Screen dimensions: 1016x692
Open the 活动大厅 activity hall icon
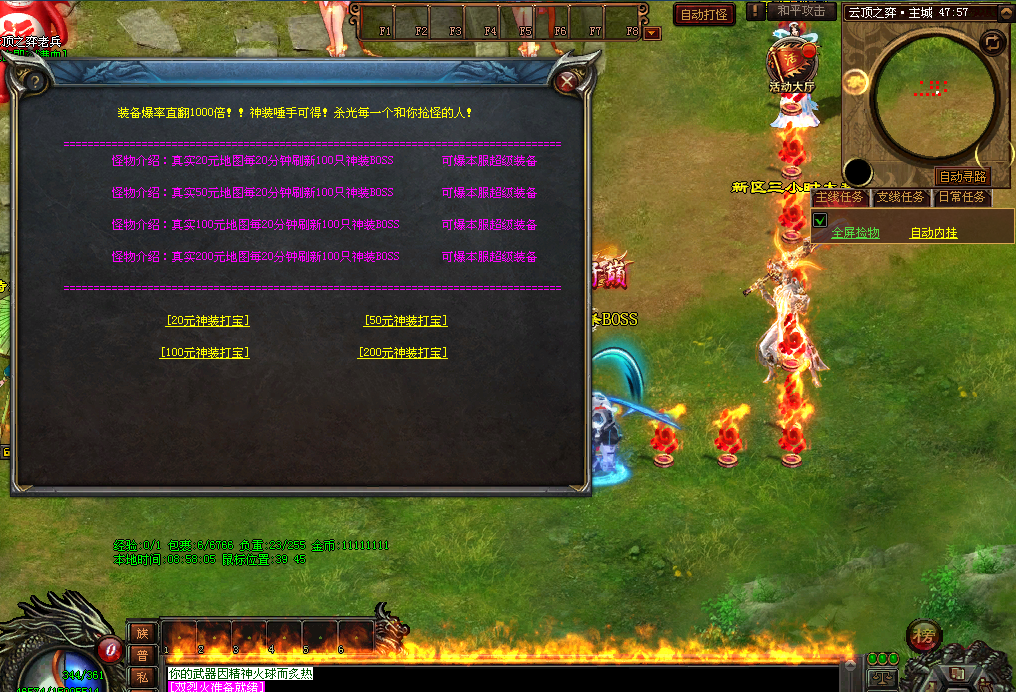pos(792,64)
